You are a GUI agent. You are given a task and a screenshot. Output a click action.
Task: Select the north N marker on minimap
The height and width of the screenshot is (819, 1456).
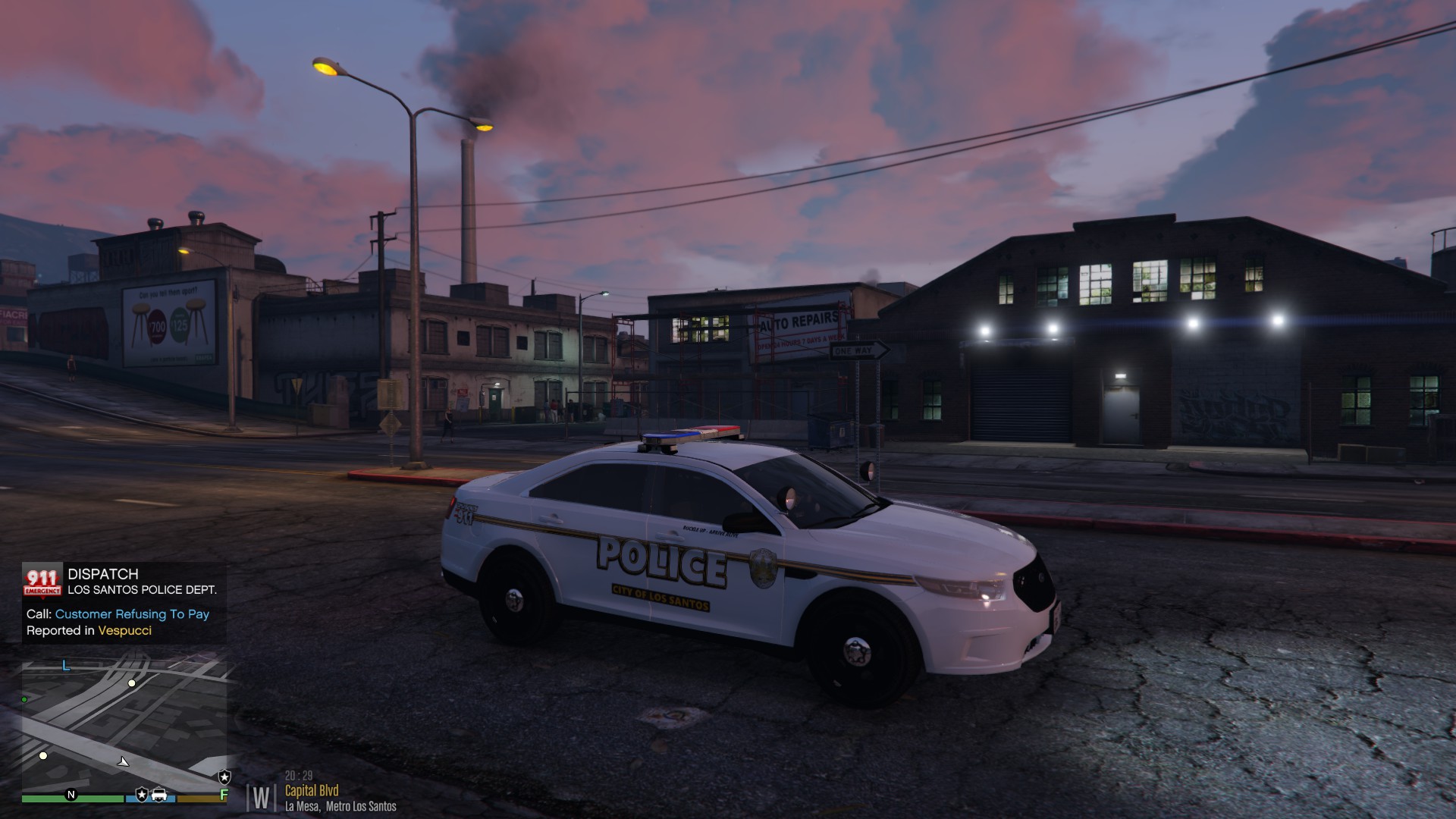tap(71, 795)
